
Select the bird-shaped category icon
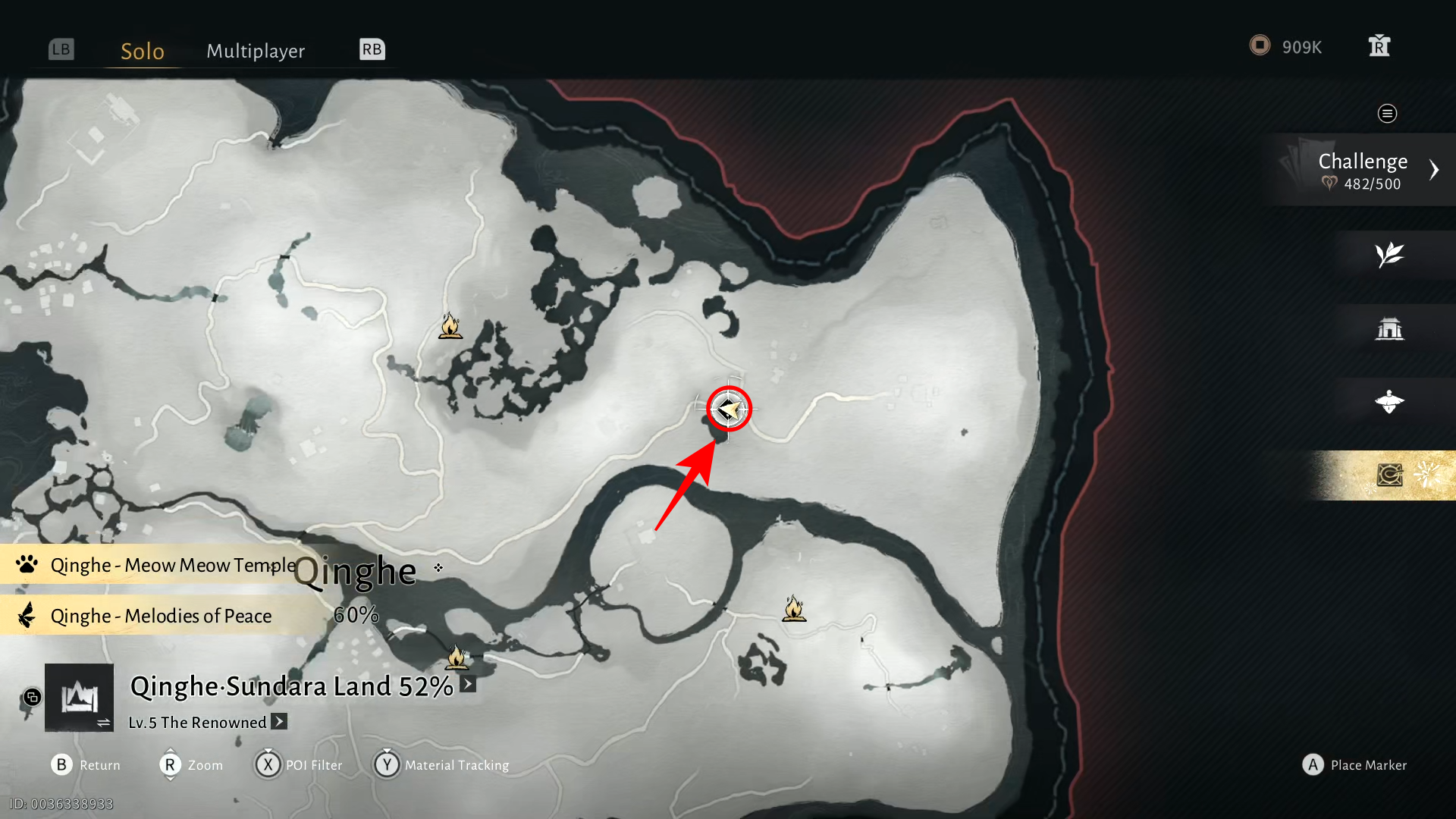(x=1389, y=402)
